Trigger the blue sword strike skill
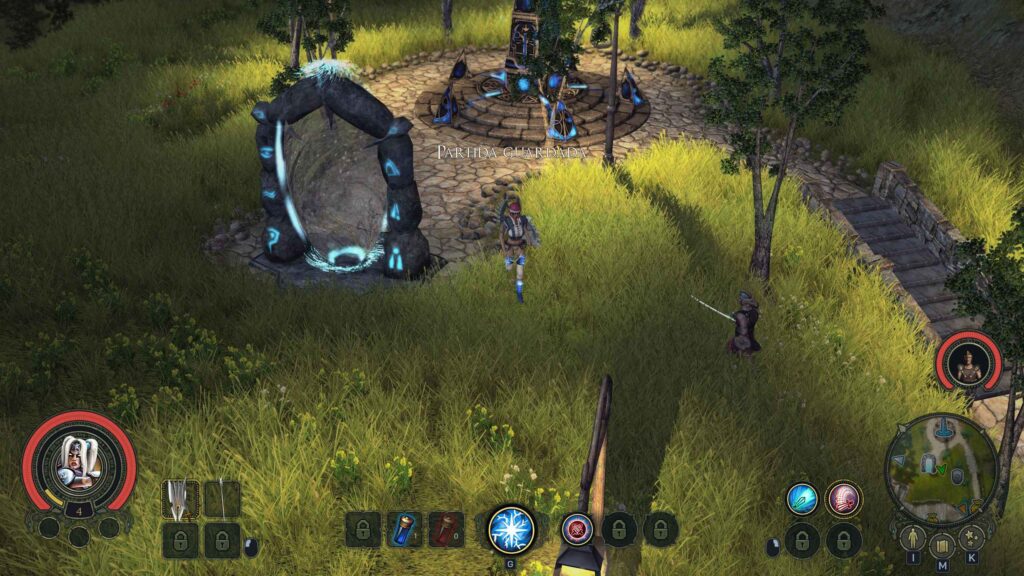The height and width of the screenshot is (576, 1024). (x=802, y=498)
